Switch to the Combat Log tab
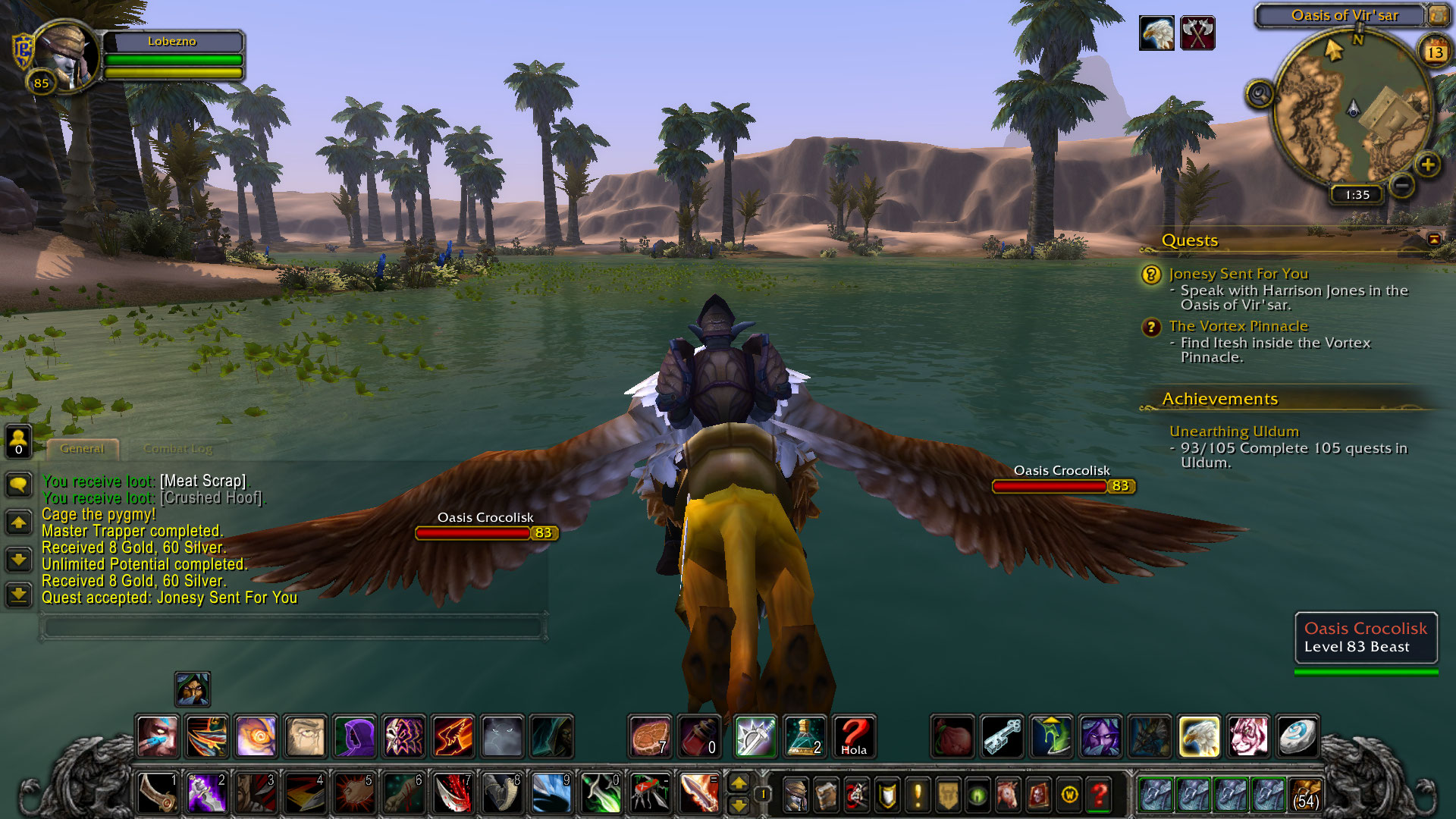This screenshot has width=1456, height=819. coord(177,449)
